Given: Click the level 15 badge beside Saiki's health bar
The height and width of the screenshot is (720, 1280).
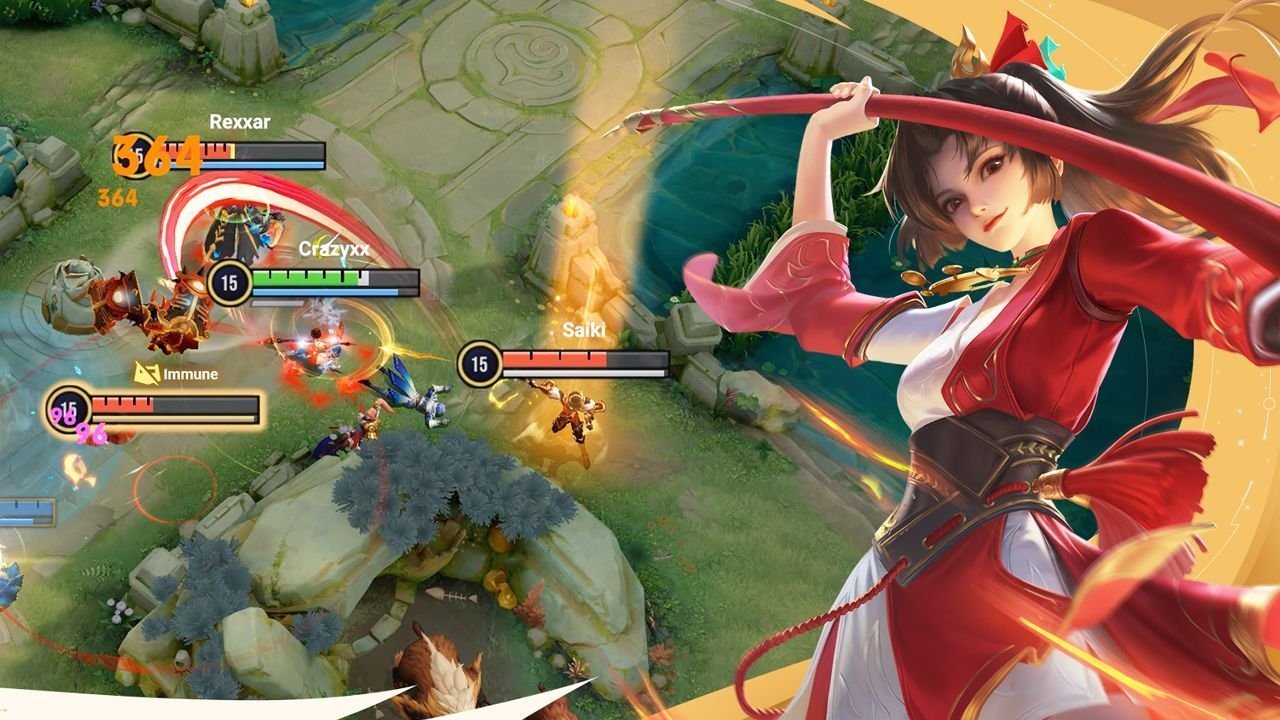Looking at the screenshot, I should 479,363.
